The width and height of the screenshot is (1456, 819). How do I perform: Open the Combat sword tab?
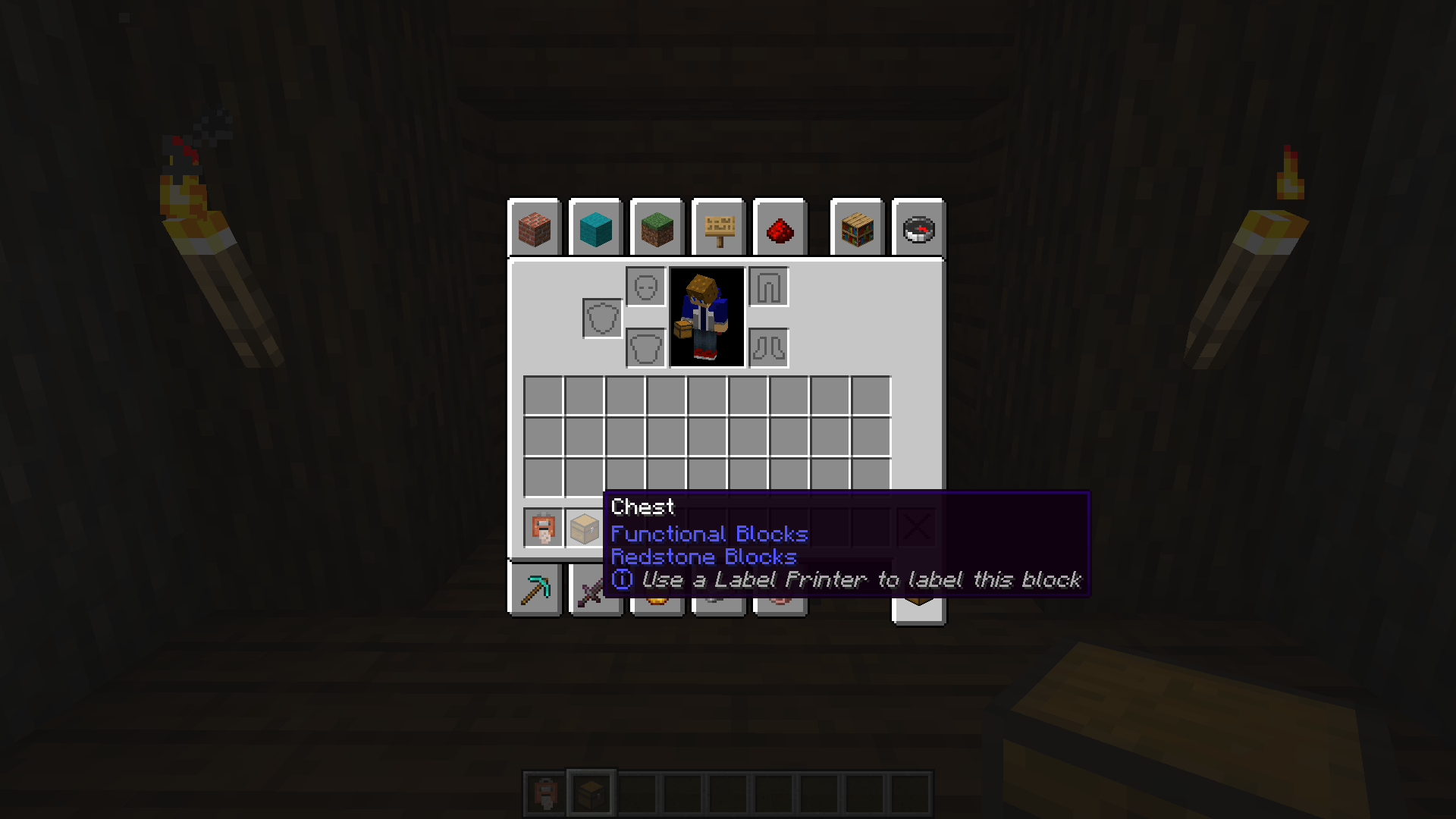pyautogui.click(x=595, y=591)
